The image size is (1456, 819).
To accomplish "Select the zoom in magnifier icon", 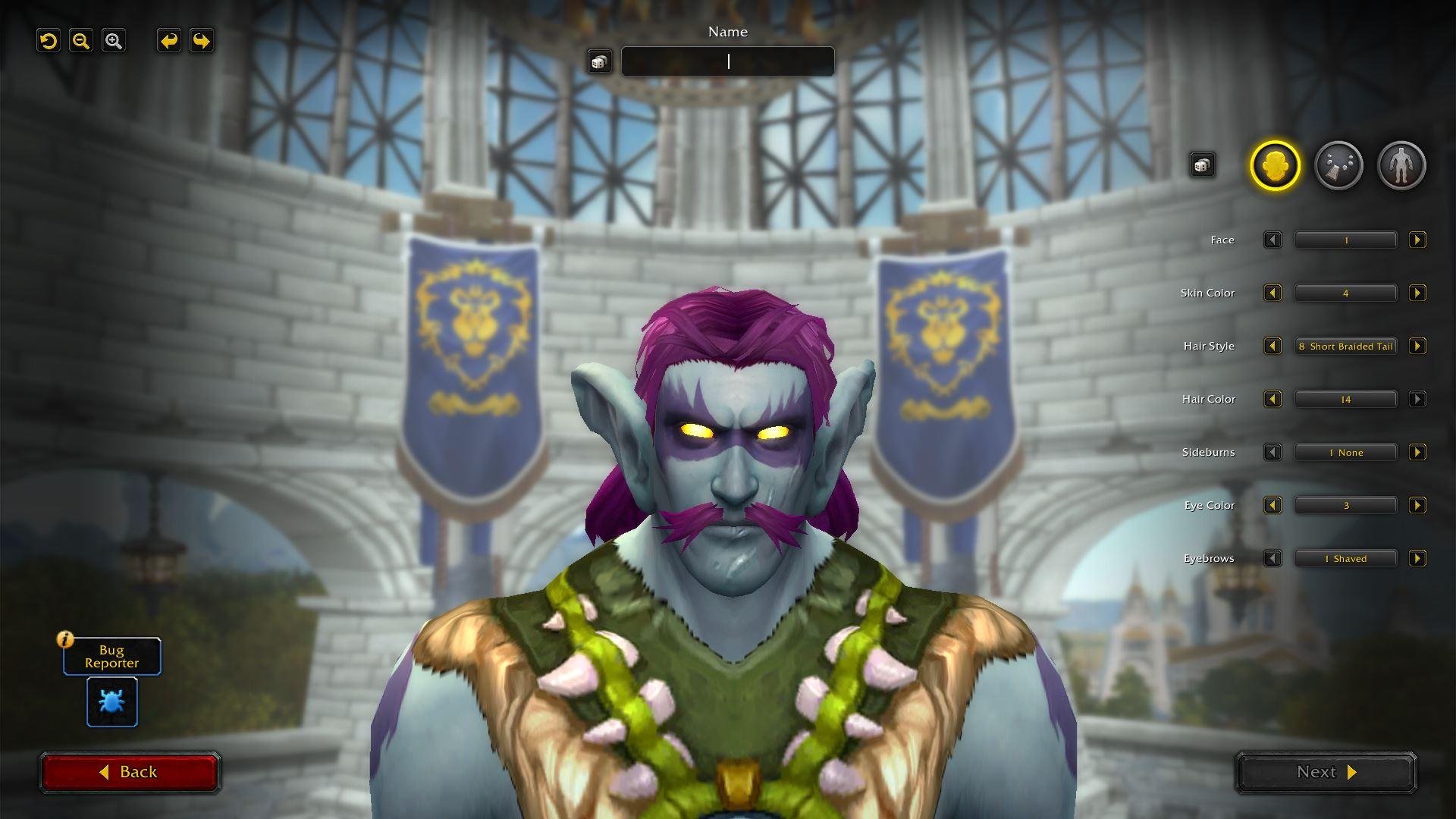I will point(114,41).
